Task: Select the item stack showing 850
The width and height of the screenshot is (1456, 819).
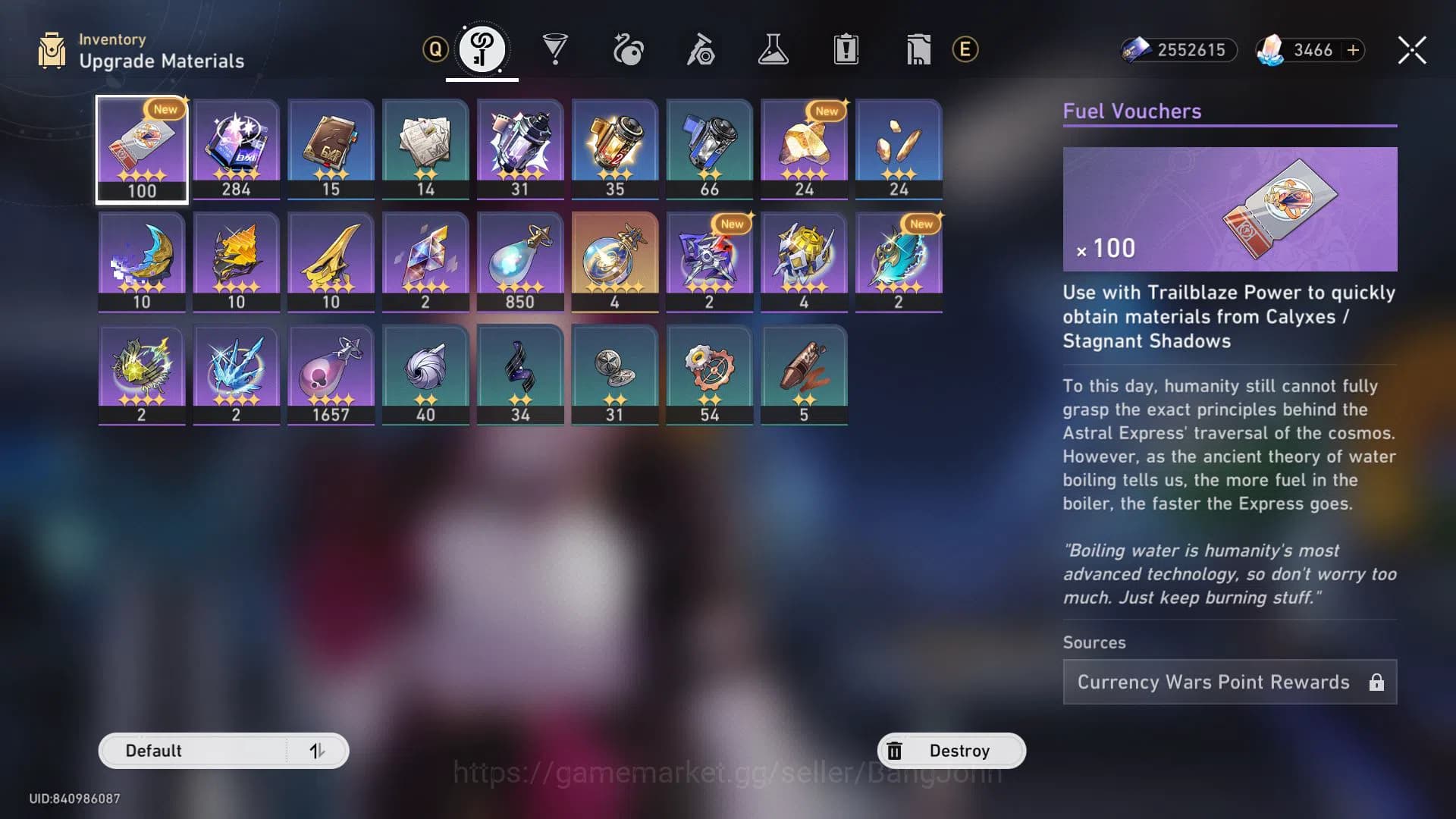Action: coord(520,261)
